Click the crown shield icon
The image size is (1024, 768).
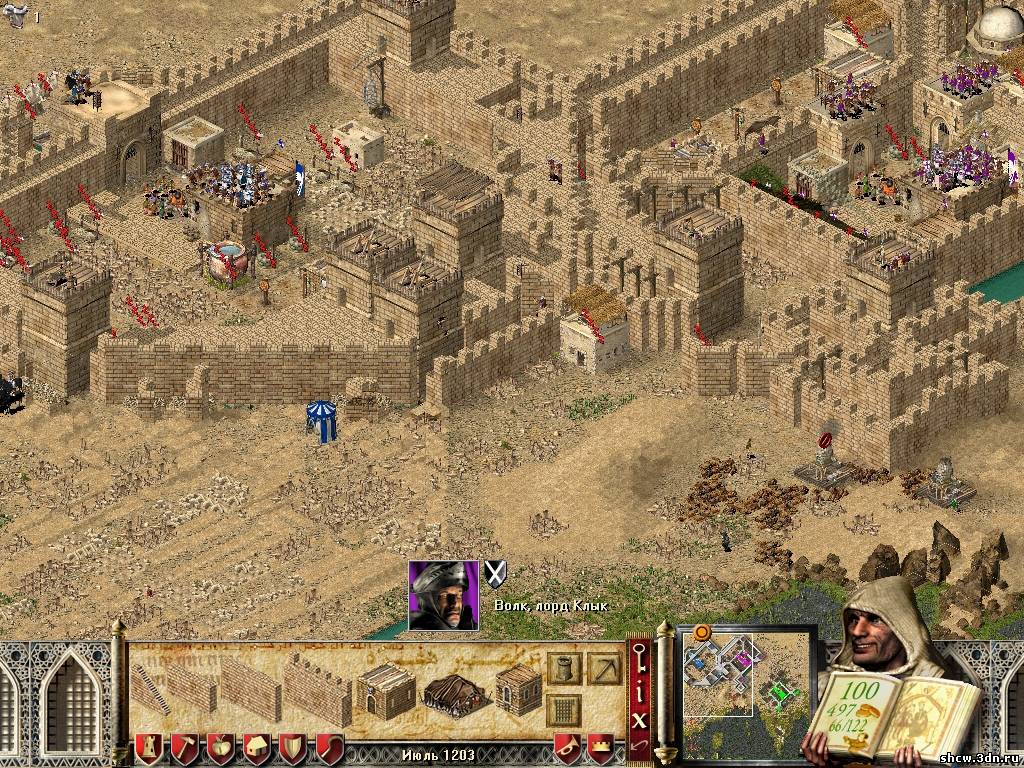[600, 747]
